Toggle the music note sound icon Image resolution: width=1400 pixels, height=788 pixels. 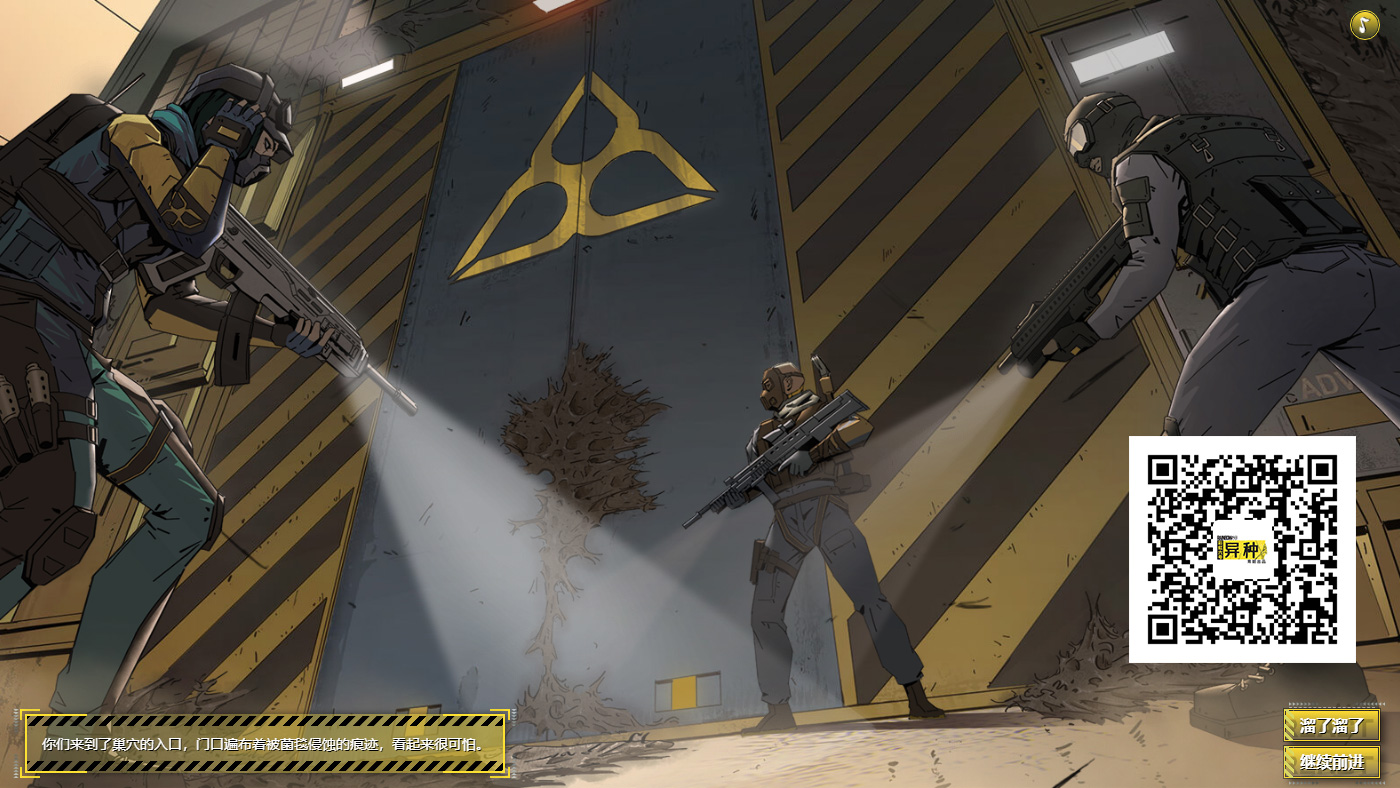click(x=1364, y=25)
